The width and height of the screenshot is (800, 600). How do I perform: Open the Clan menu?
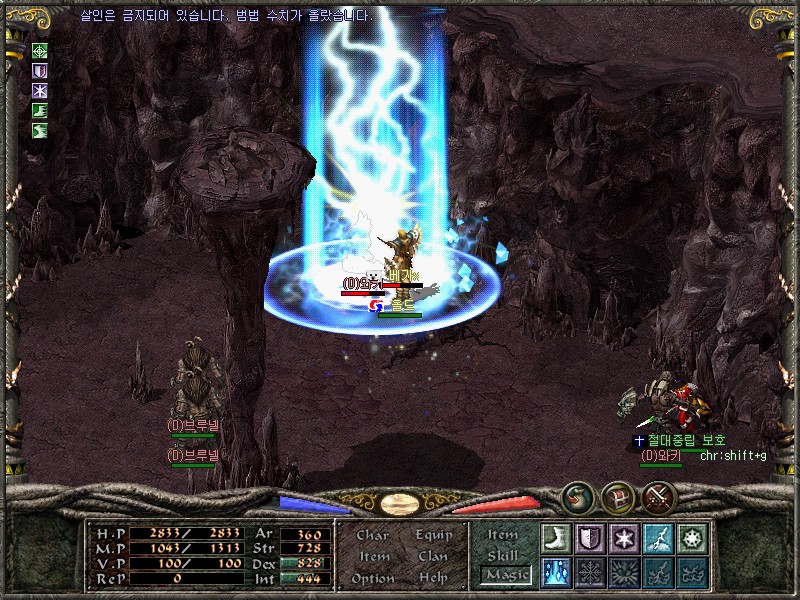(434, 556)
